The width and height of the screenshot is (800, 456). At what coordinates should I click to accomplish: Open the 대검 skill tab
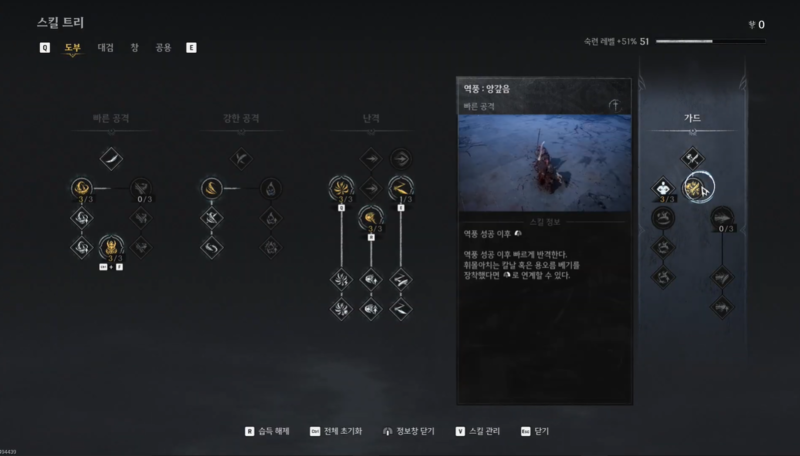click(x=105, y=47)
